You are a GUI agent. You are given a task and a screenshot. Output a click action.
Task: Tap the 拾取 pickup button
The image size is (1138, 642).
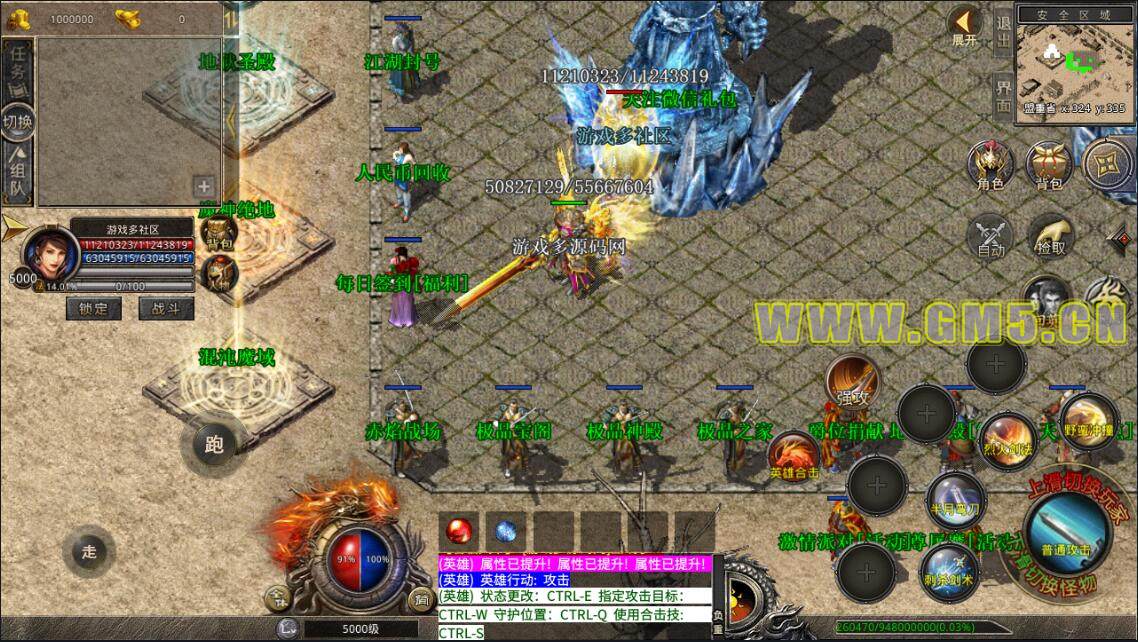click(1050, 235)
